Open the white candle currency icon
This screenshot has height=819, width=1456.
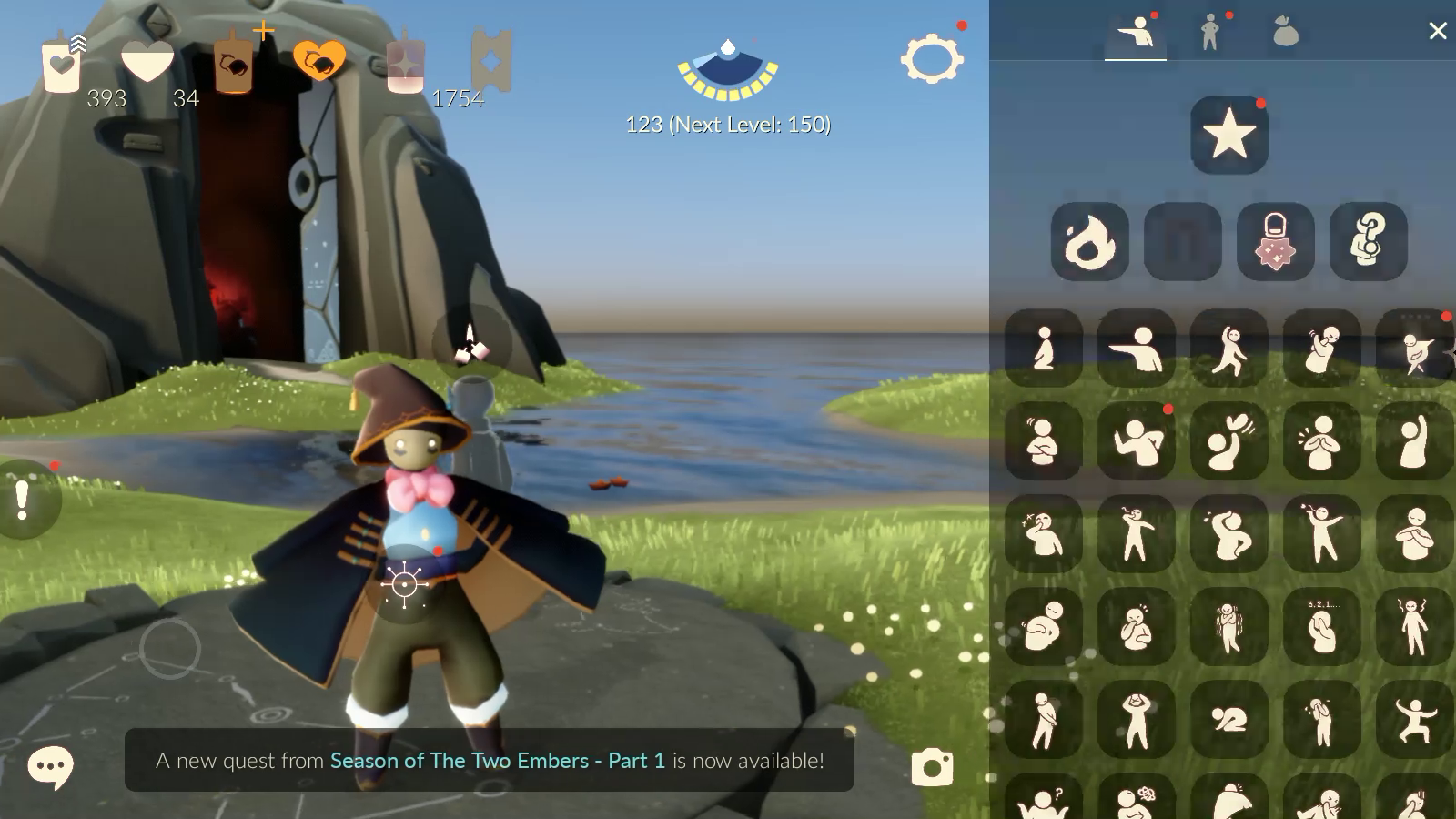pyautogui.click(x=62, y=64)
